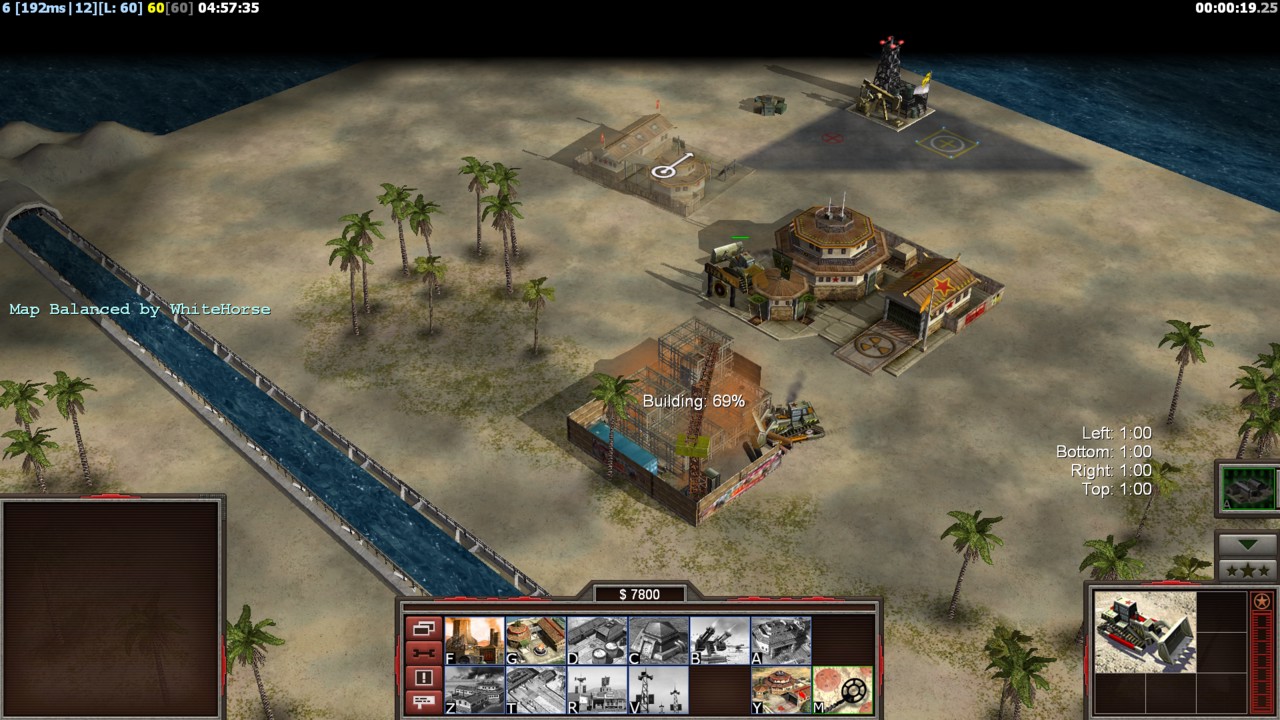Click the red wrench-shaped button
This screenshot has width=1280, height=720.
[423, 653]
